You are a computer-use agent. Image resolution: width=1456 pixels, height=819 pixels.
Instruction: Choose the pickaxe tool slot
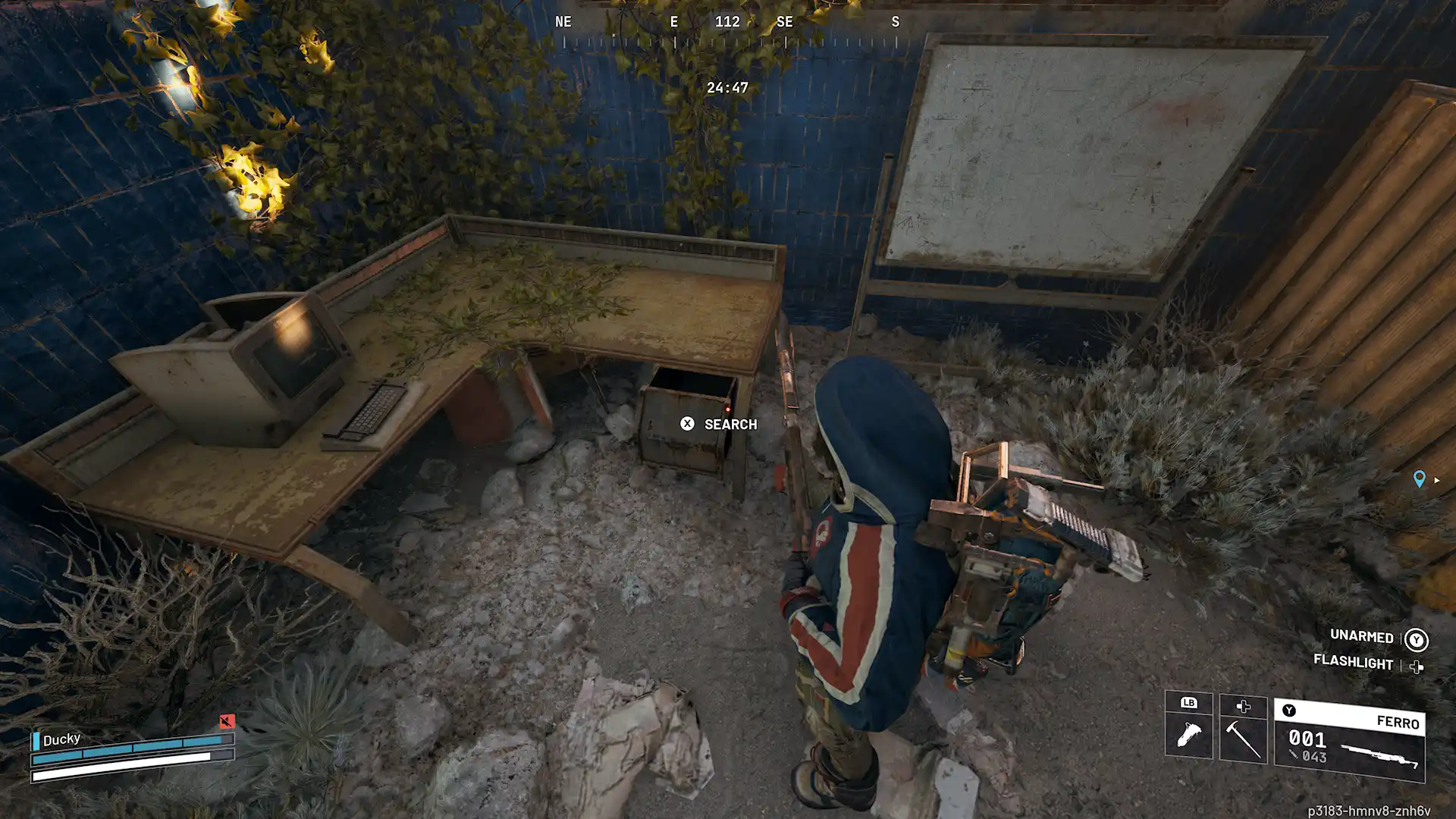tap(1243, 737)
